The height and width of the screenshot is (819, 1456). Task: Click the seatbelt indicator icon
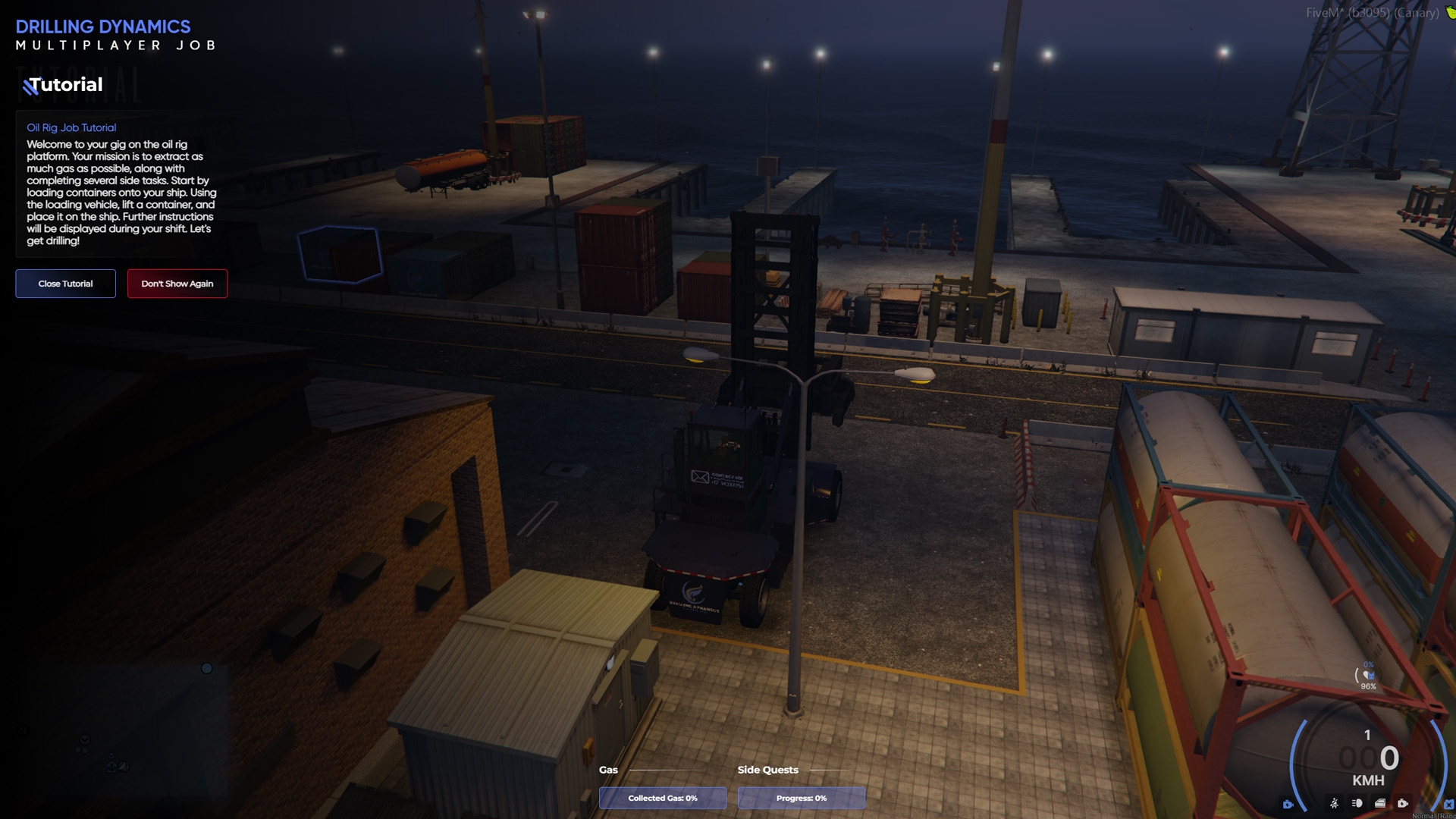point(1334,803)
